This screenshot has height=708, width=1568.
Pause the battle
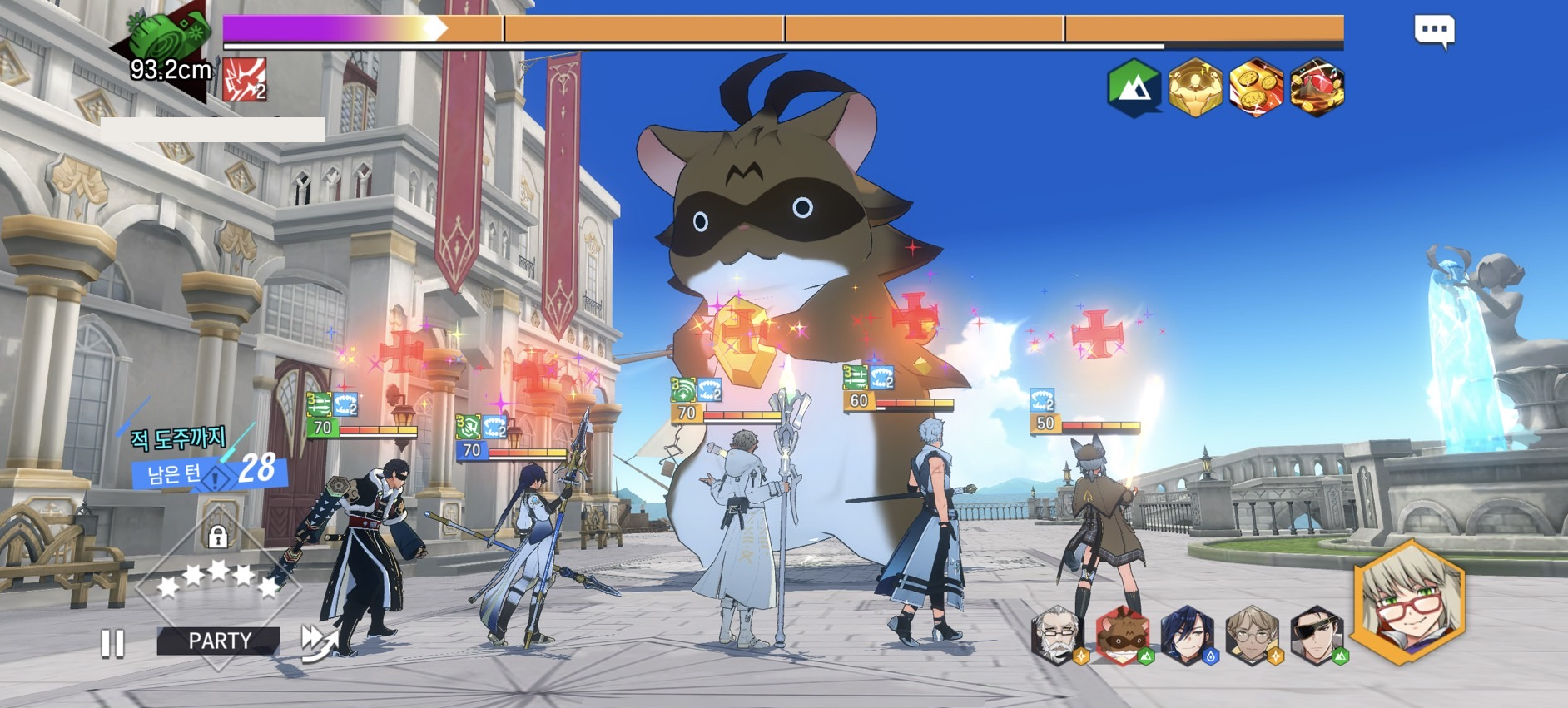pyautogui.click(x=112, y=643)
